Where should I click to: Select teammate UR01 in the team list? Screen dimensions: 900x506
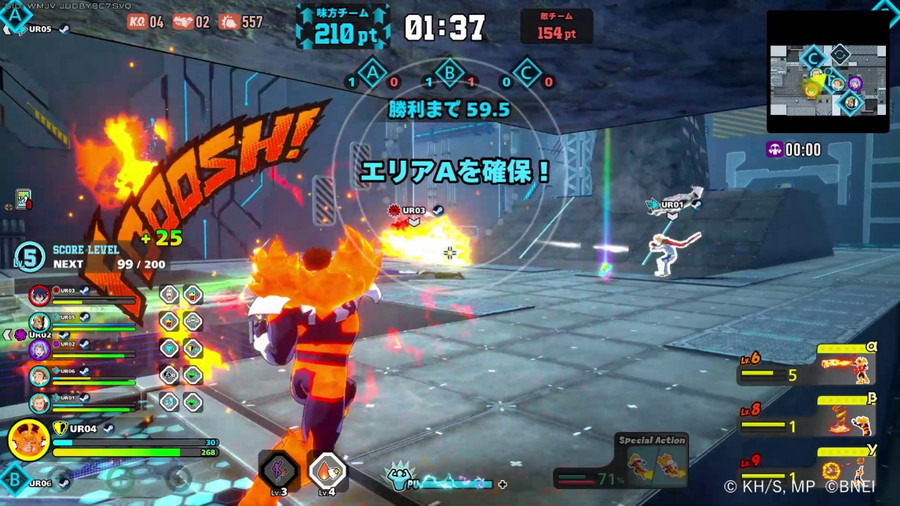40,403
